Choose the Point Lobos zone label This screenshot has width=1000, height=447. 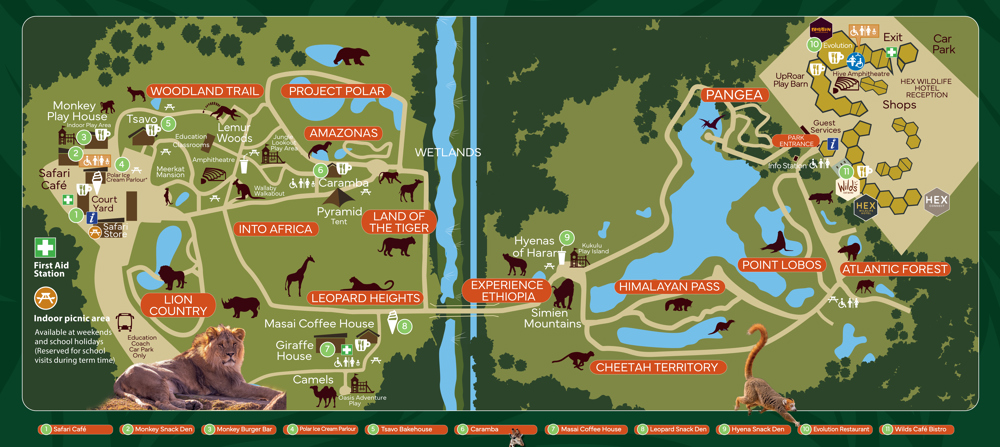[781, 265]
